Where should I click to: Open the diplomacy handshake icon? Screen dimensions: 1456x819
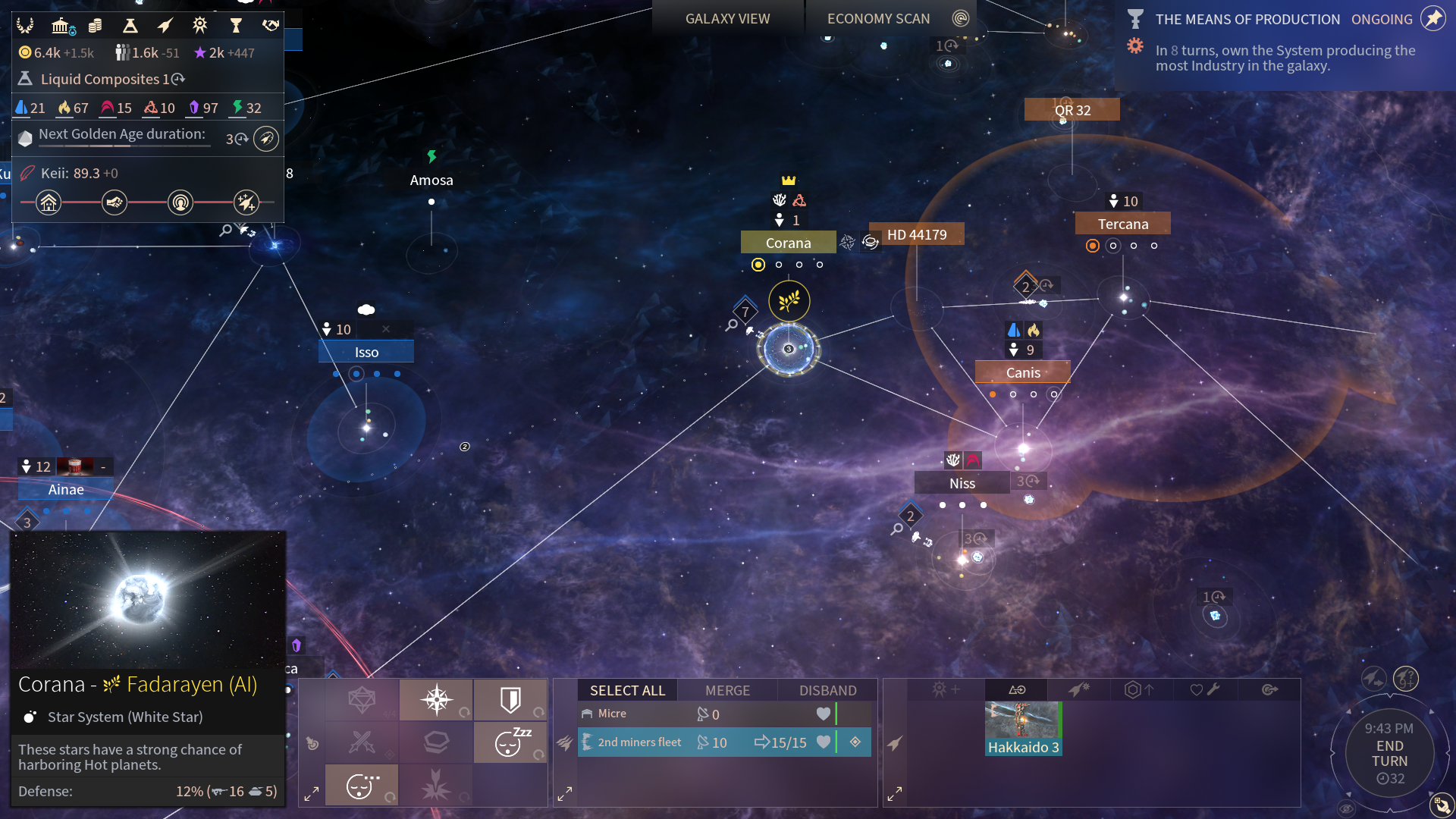270,26
